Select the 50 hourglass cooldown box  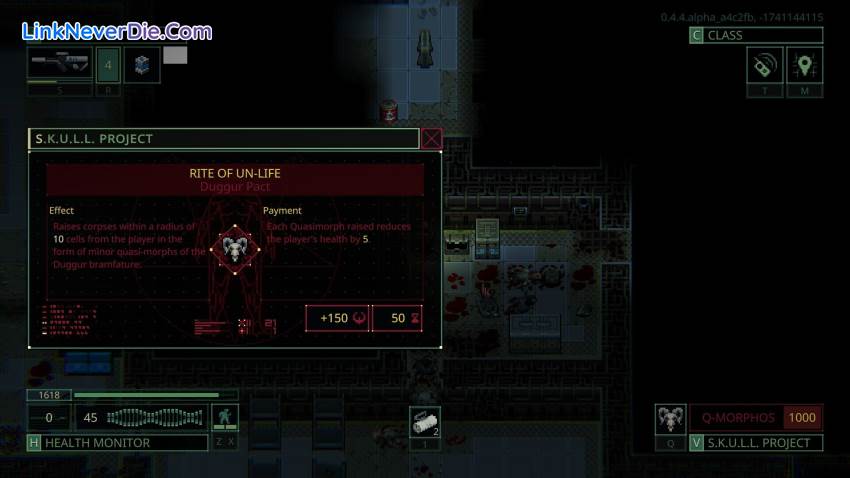tap(402, 318)
